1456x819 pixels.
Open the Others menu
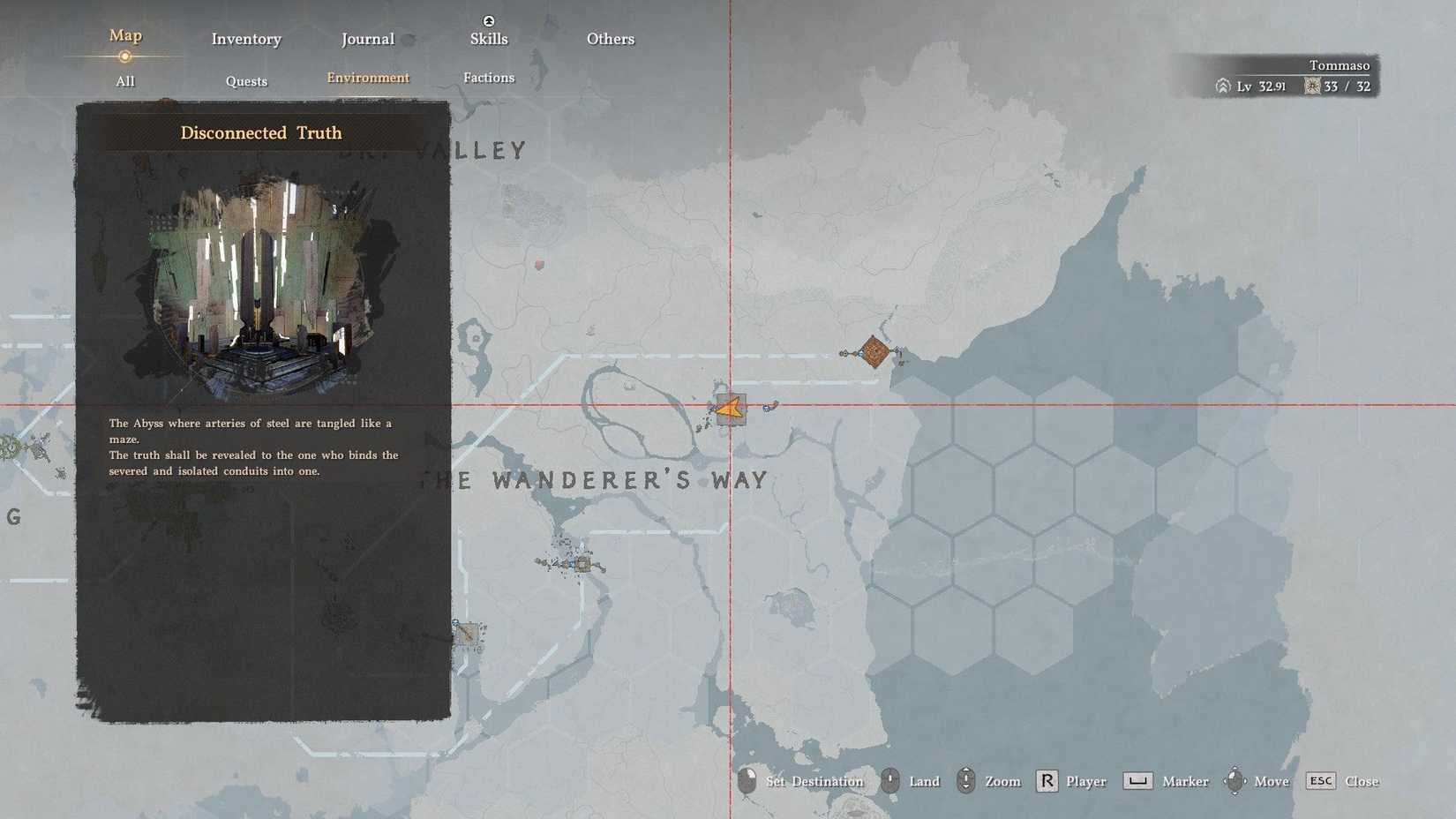610,39
